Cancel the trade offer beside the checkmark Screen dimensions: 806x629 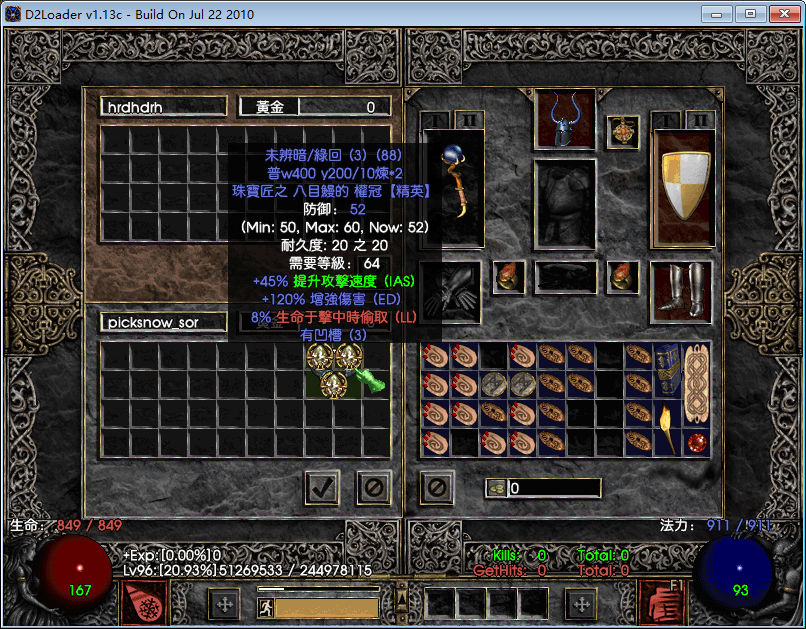pyautogui.click(x=374, y=488)
